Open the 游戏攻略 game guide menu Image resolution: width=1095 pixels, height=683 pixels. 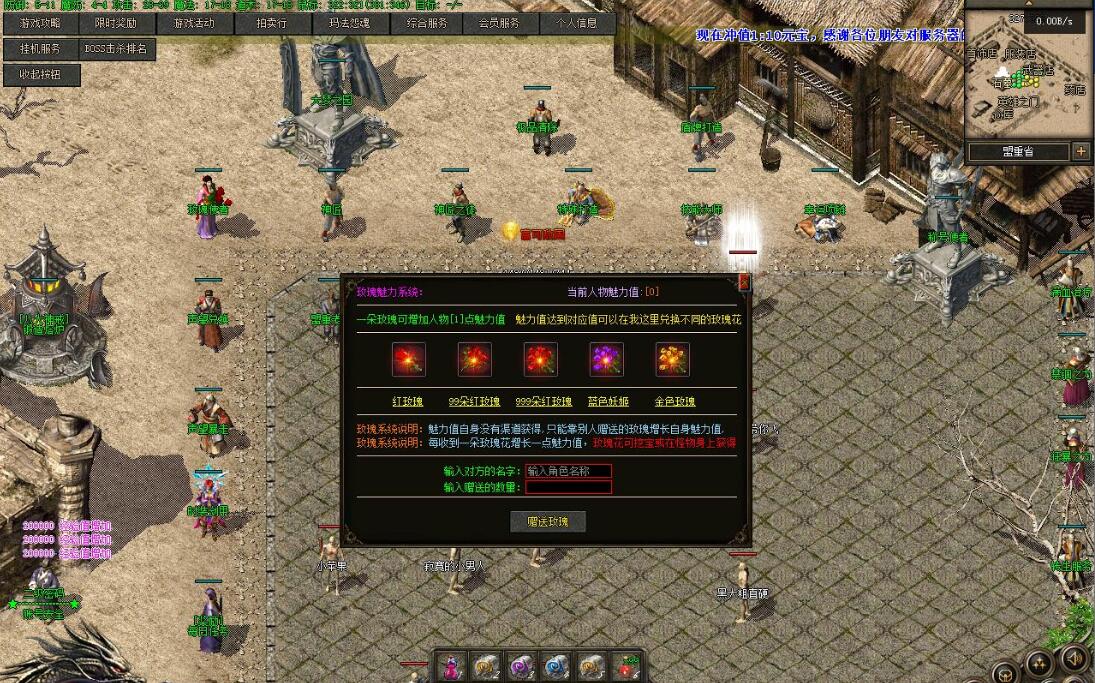(39, 23)
